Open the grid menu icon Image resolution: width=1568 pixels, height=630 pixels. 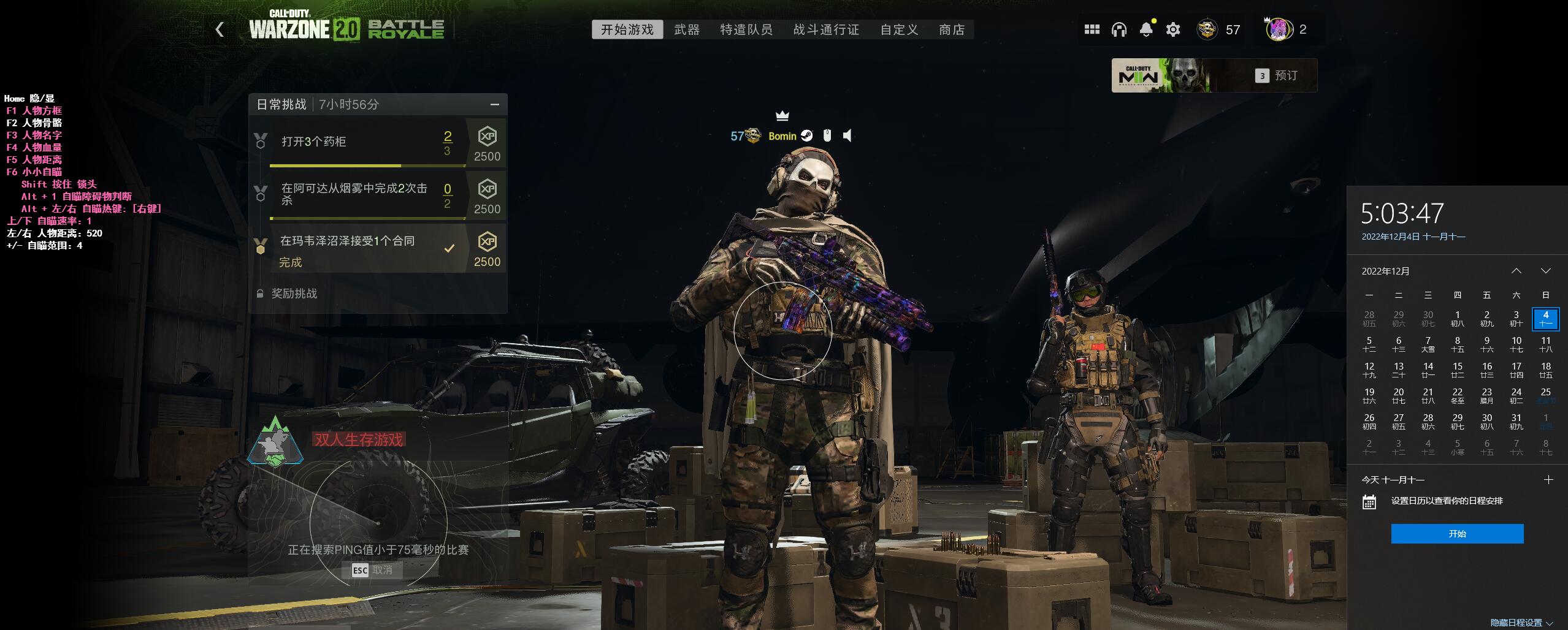[x=1092, y=29]
